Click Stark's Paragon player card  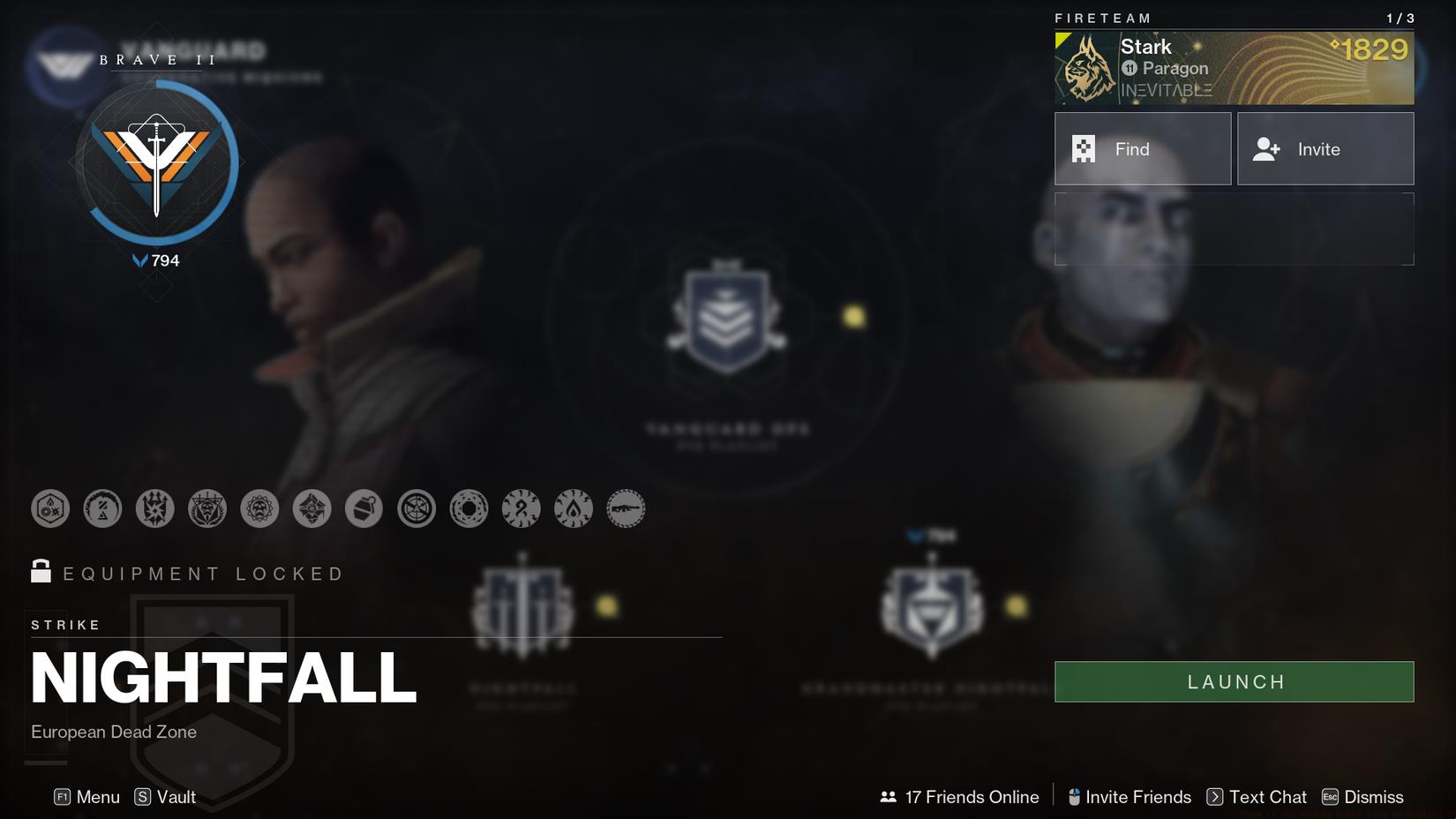1234,68
